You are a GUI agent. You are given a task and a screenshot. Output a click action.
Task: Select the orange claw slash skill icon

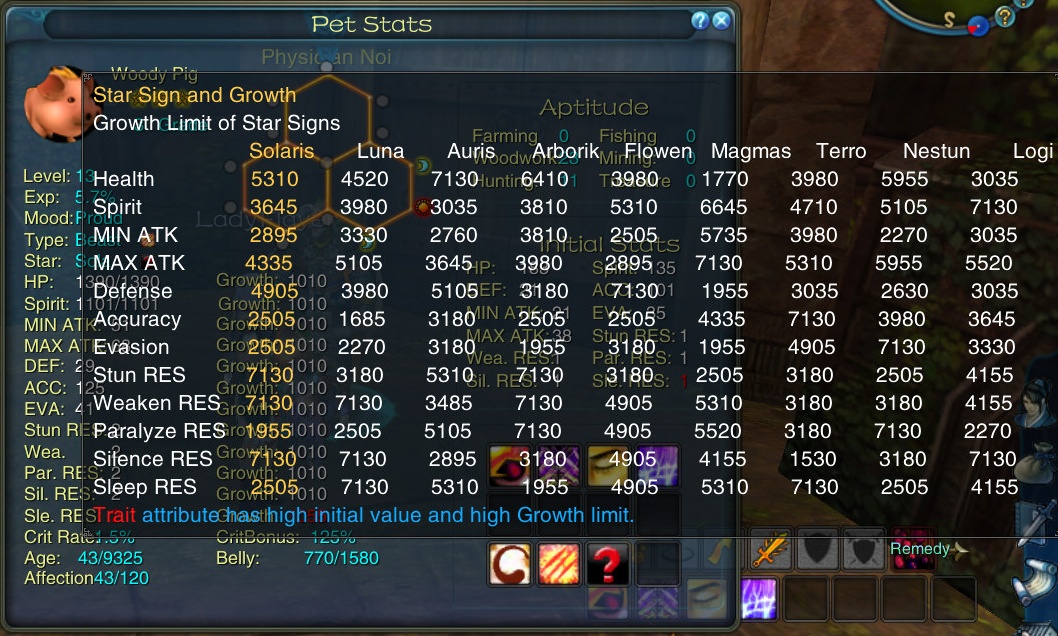coord(558,566)
